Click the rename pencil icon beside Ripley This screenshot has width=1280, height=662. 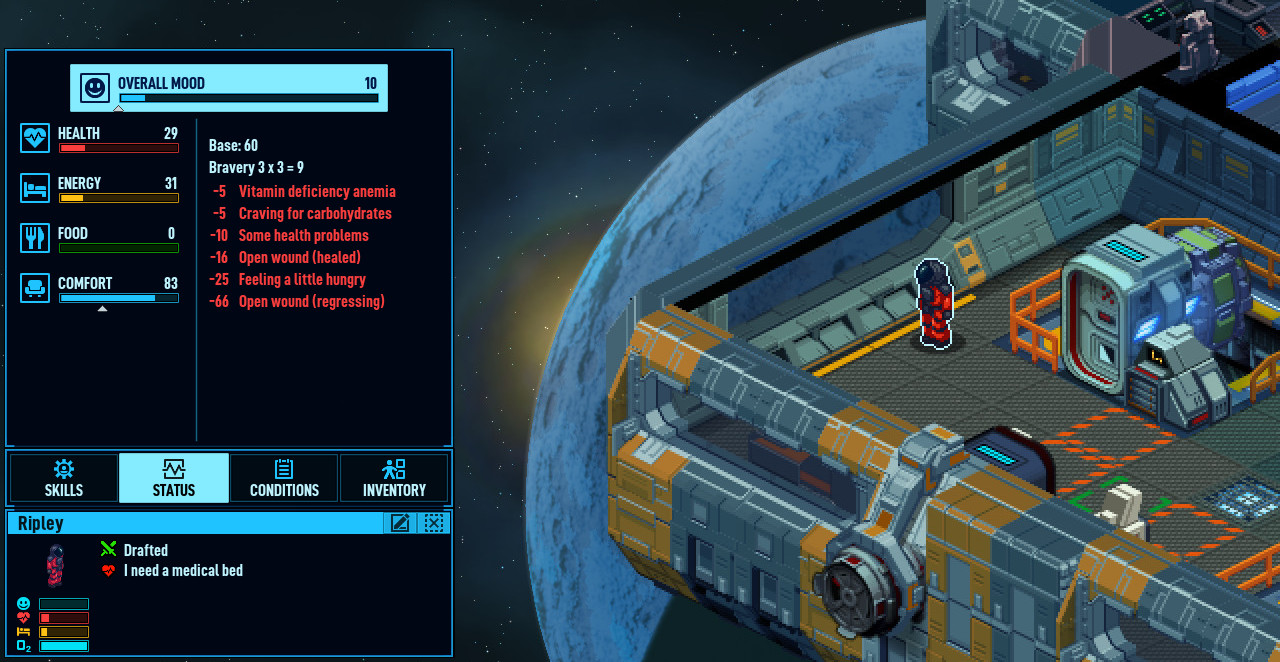400,523
